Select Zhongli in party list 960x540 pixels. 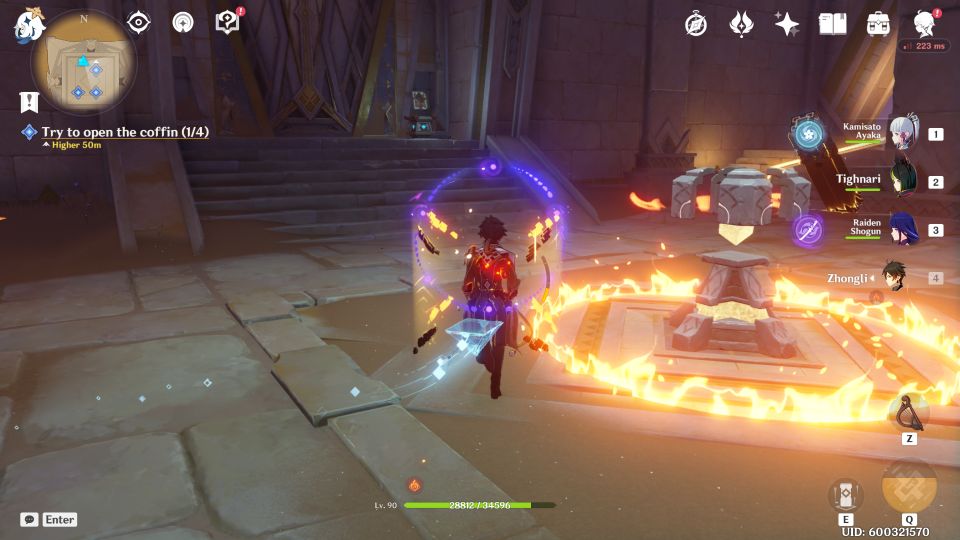click(893, 277)
